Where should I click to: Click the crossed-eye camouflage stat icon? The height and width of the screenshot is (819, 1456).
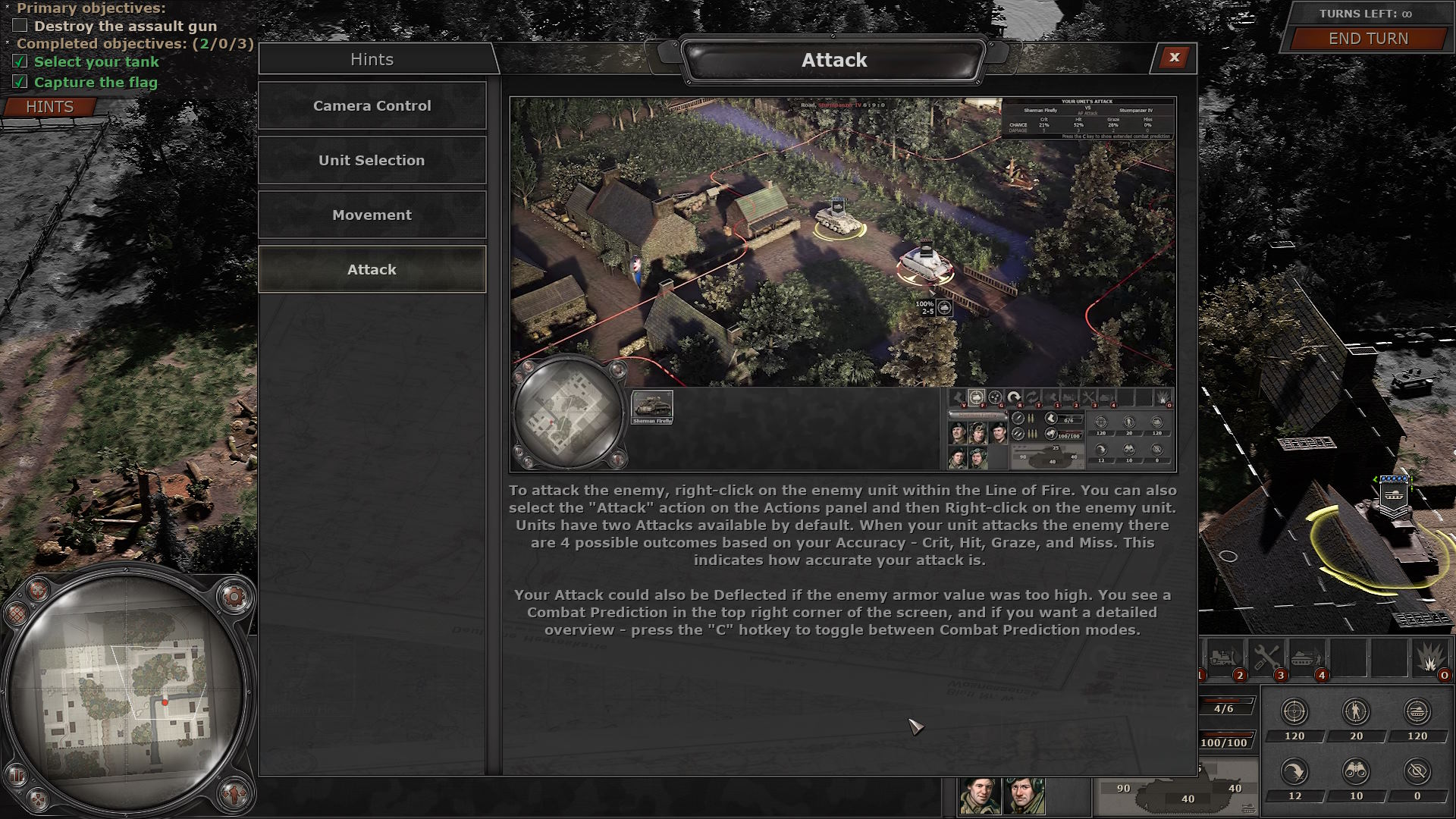[x=1417, y=771]
